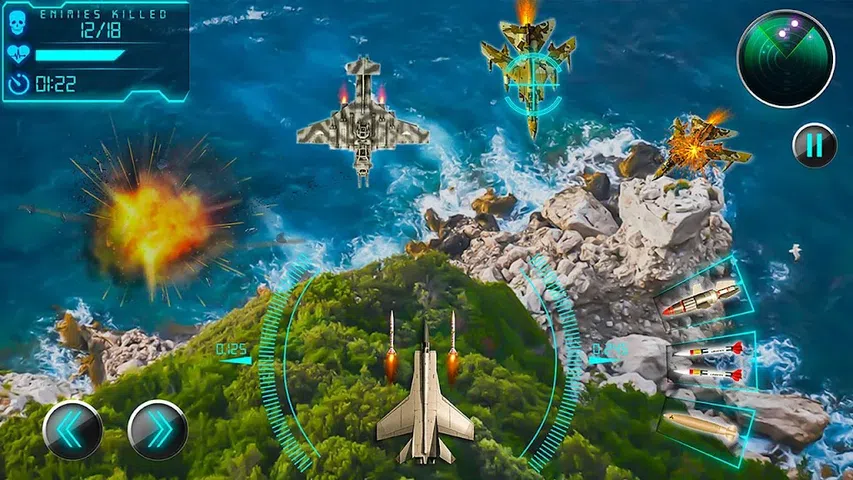
Task: Choose the twin white missiles weapon slot
Action: click(708, 361)
